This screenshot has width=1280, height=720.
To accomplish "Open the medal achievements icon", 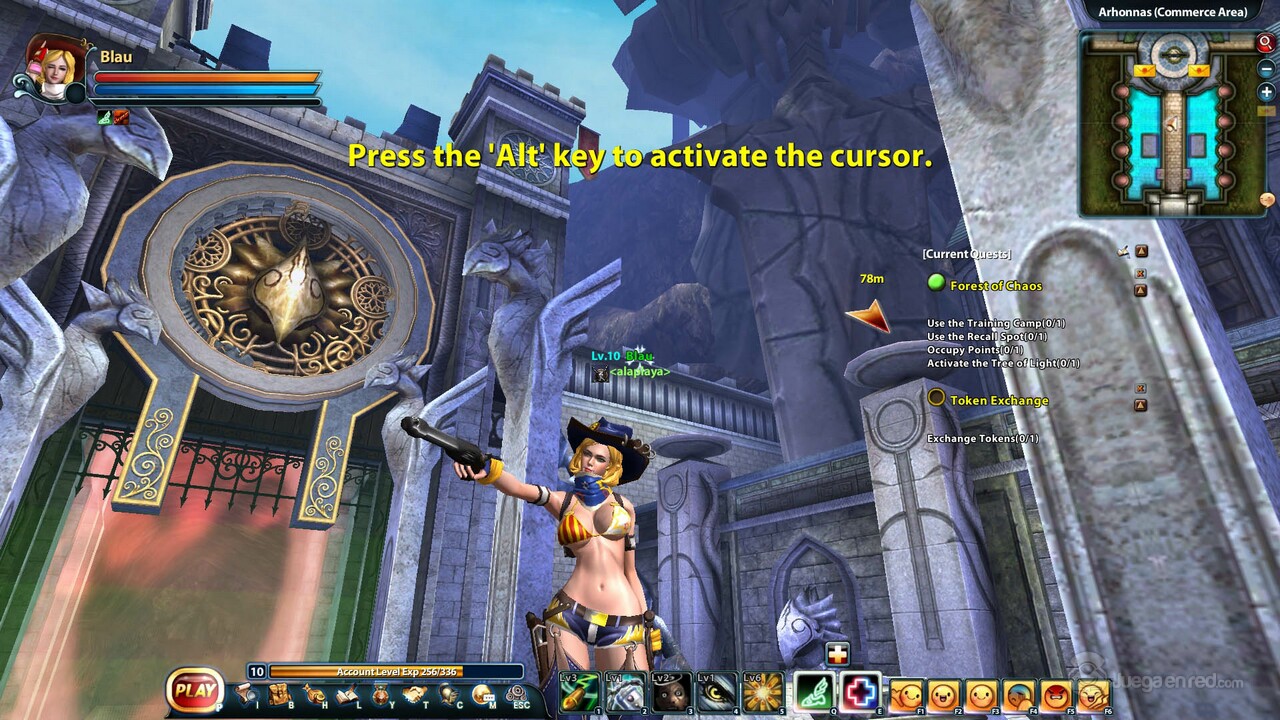I will 381,694.
